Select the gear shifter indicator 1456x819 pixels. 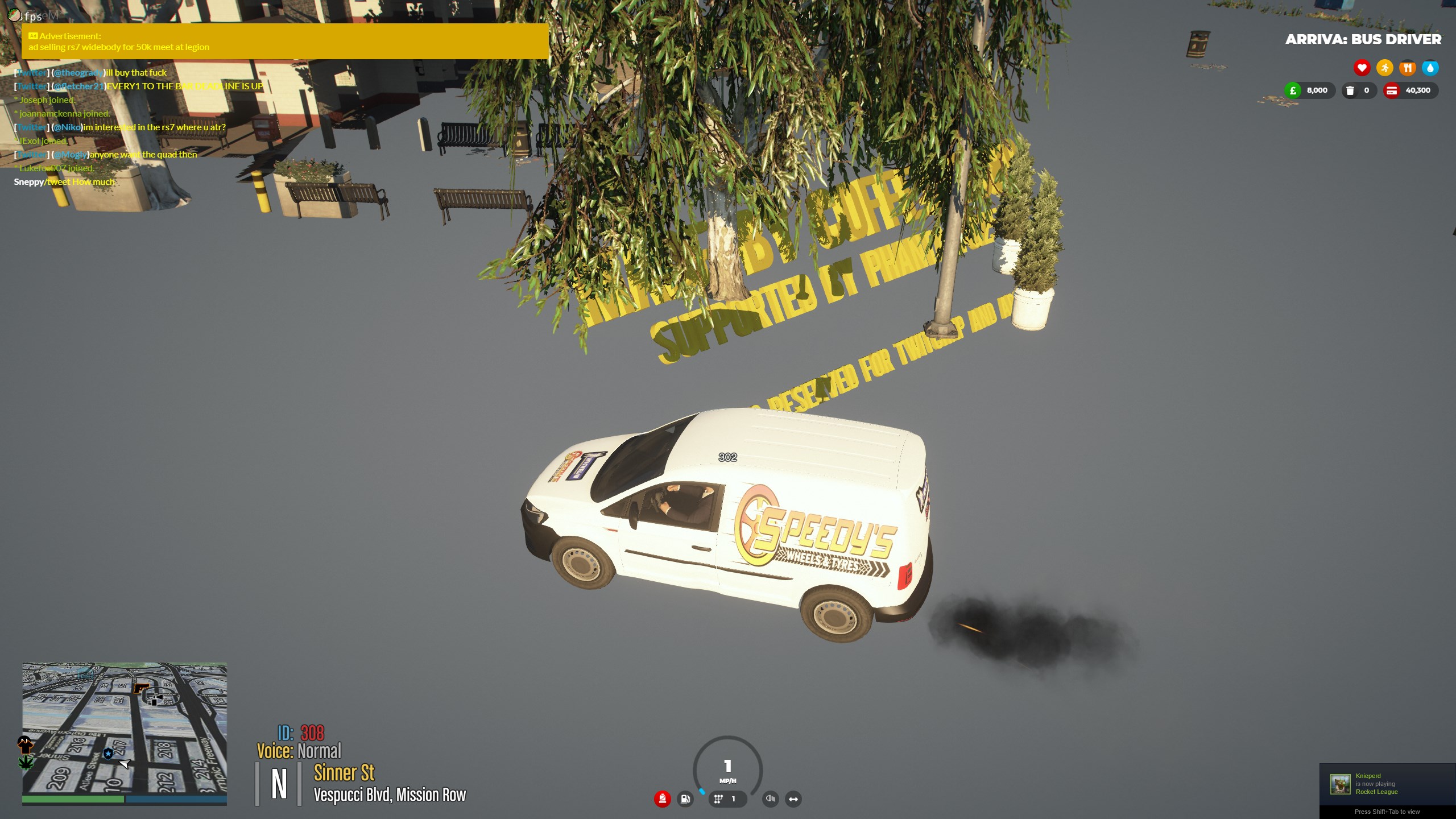pos(719,799)
